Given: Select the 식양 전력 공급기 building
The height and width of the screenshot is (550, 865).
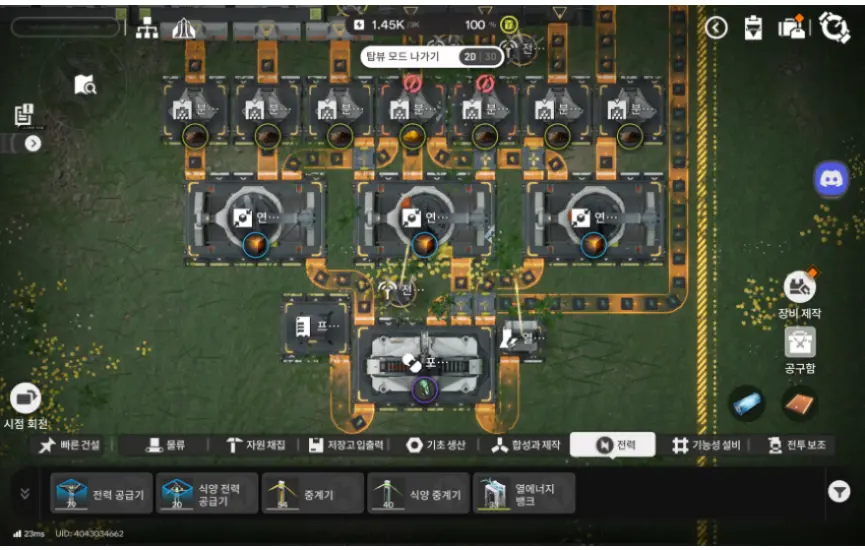Looking at the screenshot, I should coord(207,493).
